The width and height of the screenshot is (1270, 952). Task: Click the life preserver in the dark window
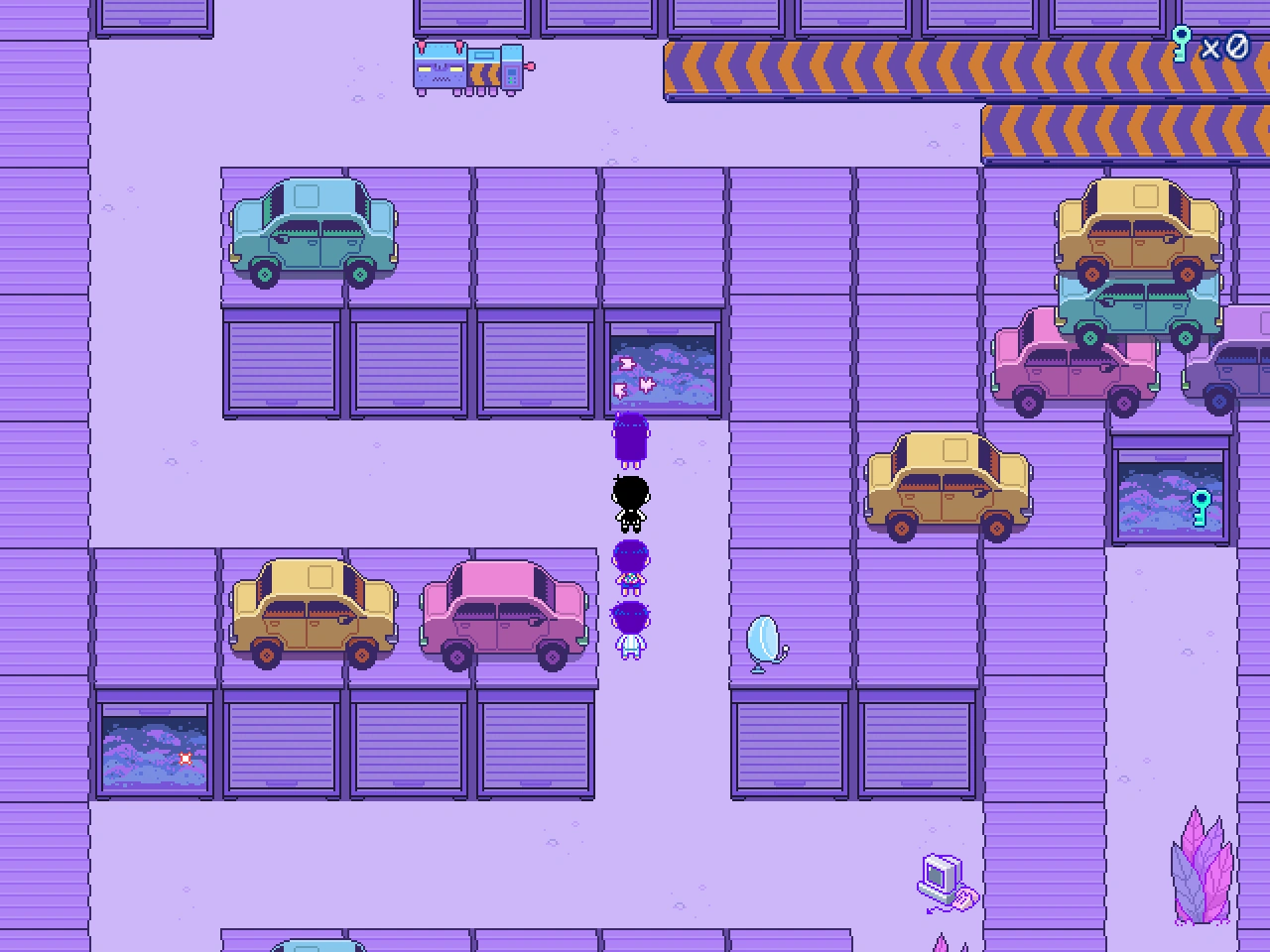[x=185, y=759]
